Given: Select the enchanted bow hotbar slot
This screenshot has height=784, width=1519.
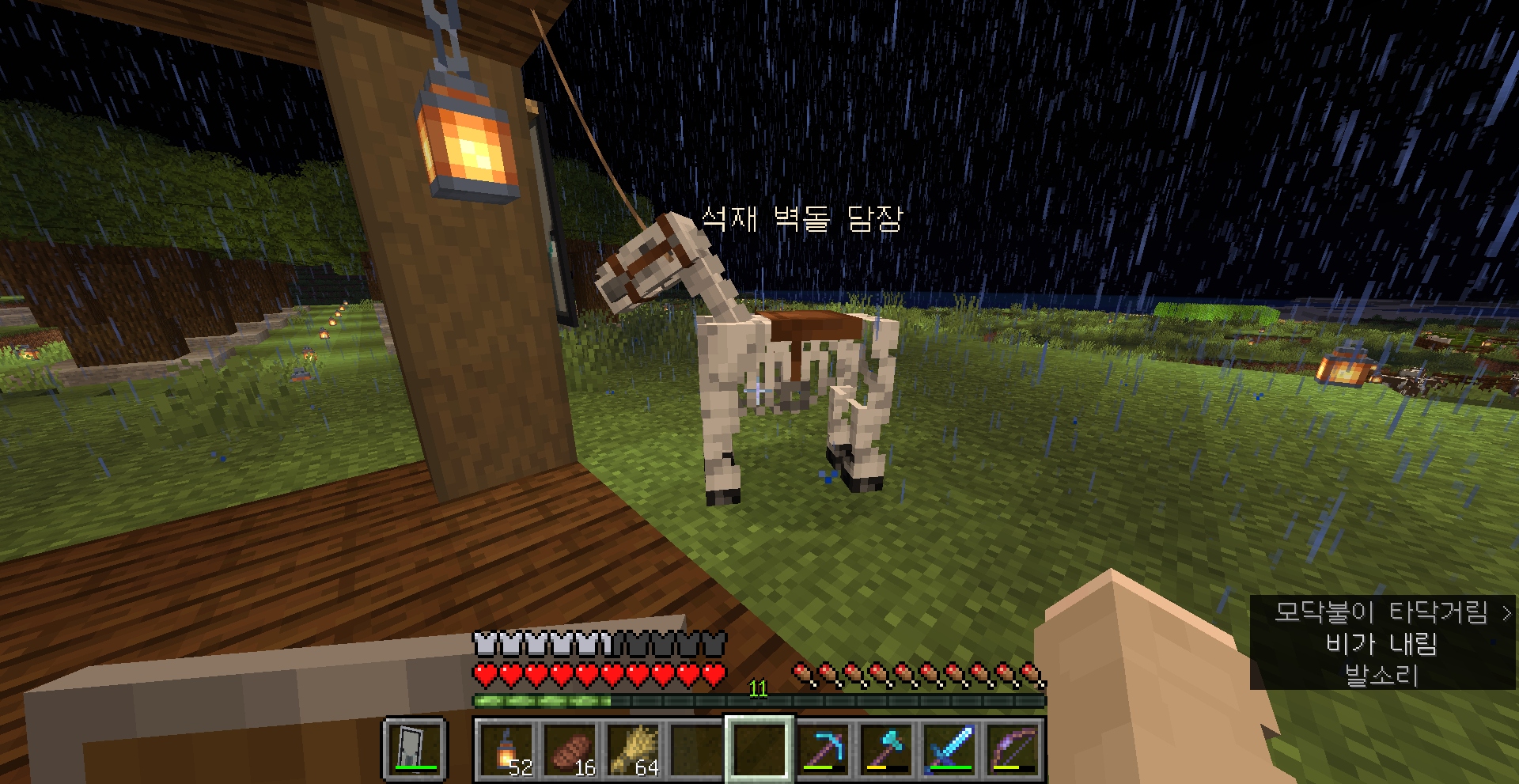Looking at the screenshot, I should pyautogui.click(x=1013, y=749).
